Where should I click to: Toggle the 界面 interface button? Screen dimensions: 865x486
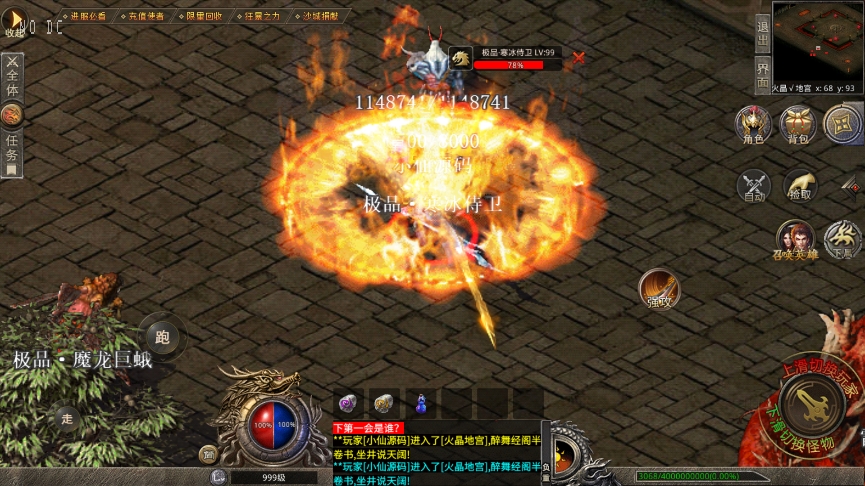762,75
